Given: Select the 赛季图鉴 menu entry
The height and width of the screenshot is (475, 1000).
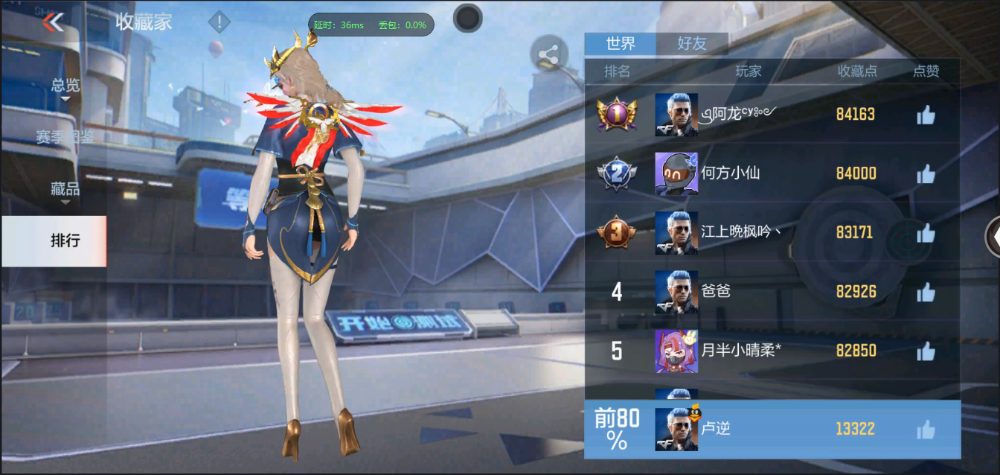Looking at the screenshot, I should tap(66, 137).
